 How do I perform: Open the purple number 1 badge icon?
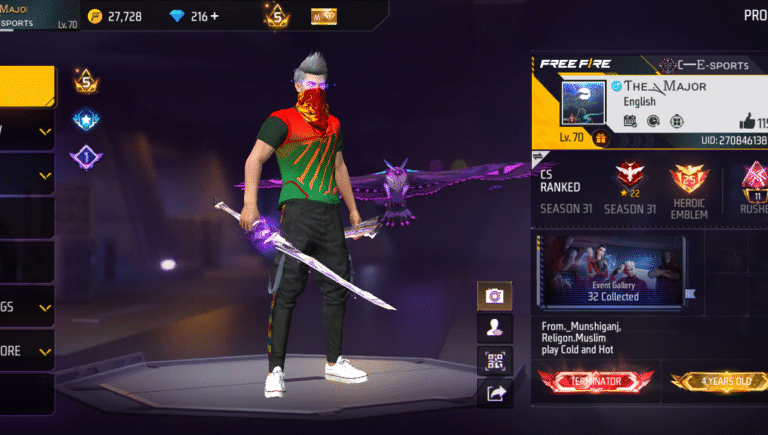[85, 157]
